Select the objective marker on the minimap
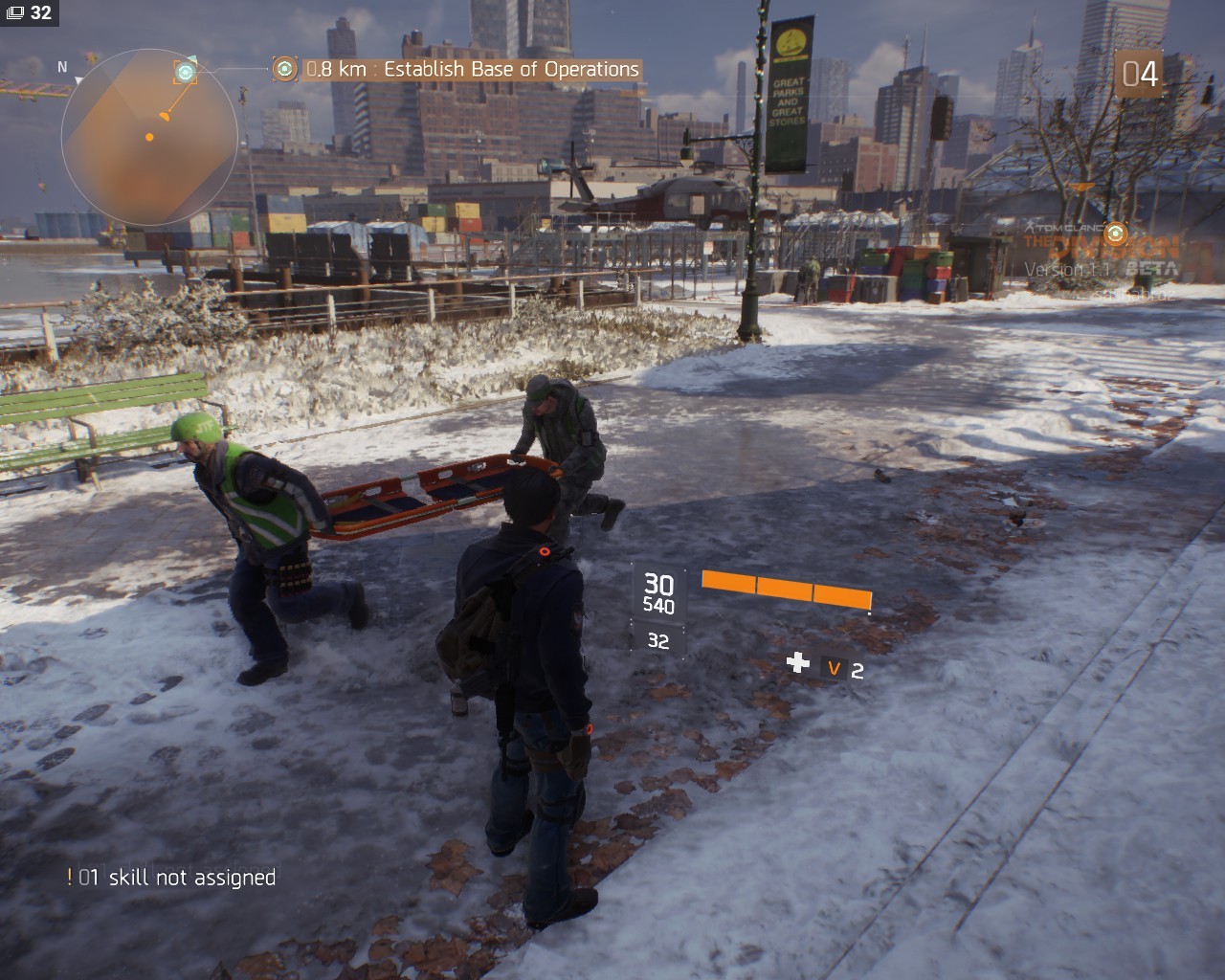 tap(186, 72)
